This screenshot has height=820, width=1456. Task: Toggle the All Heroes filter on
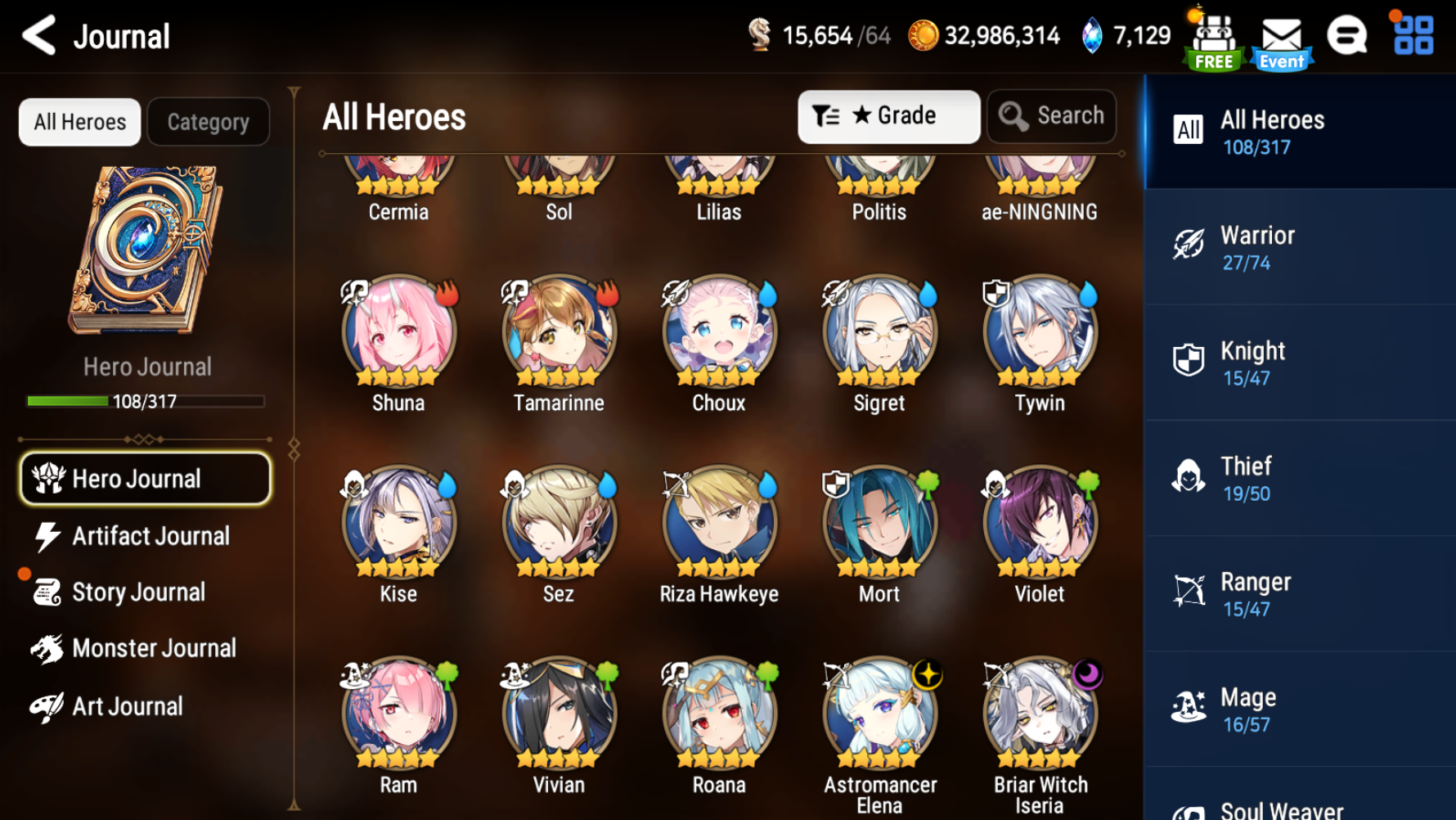(79, 121)
